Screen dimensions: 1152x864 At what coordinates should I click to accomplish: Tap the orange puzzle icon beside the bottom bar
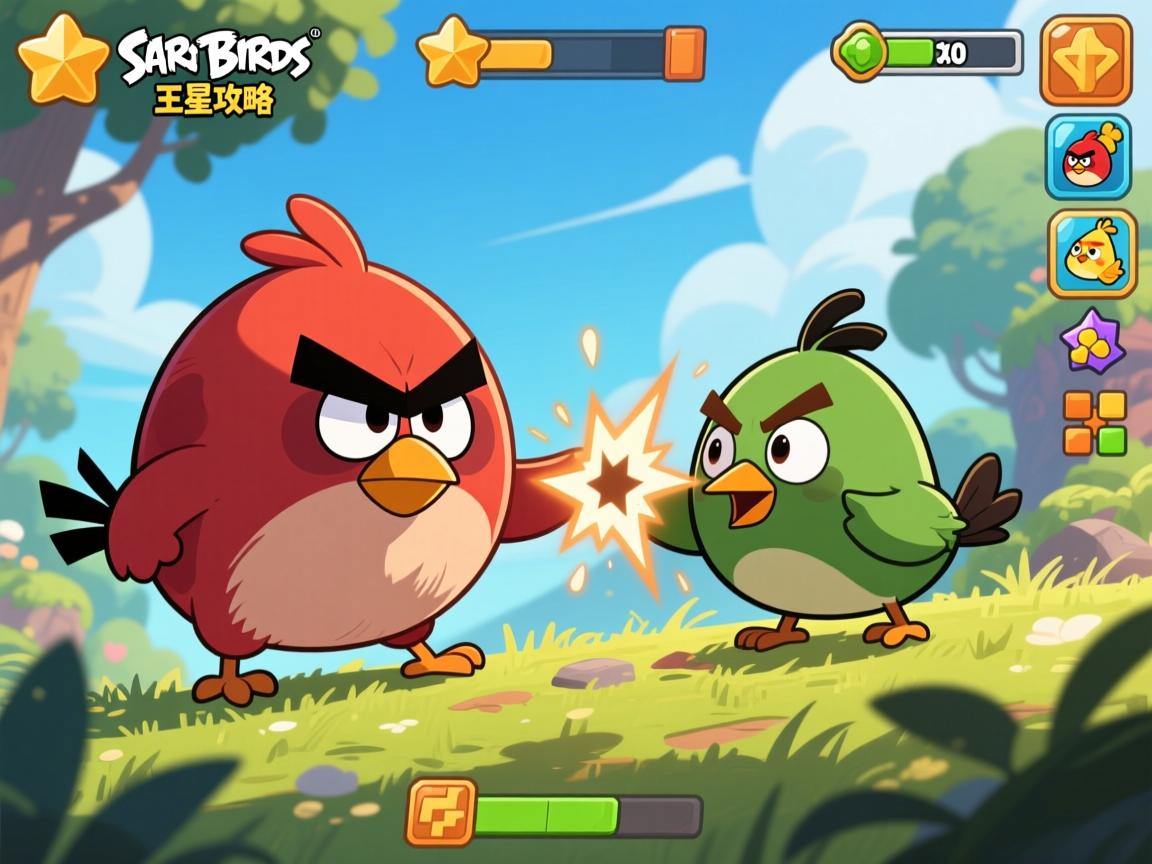click(440, 812)
